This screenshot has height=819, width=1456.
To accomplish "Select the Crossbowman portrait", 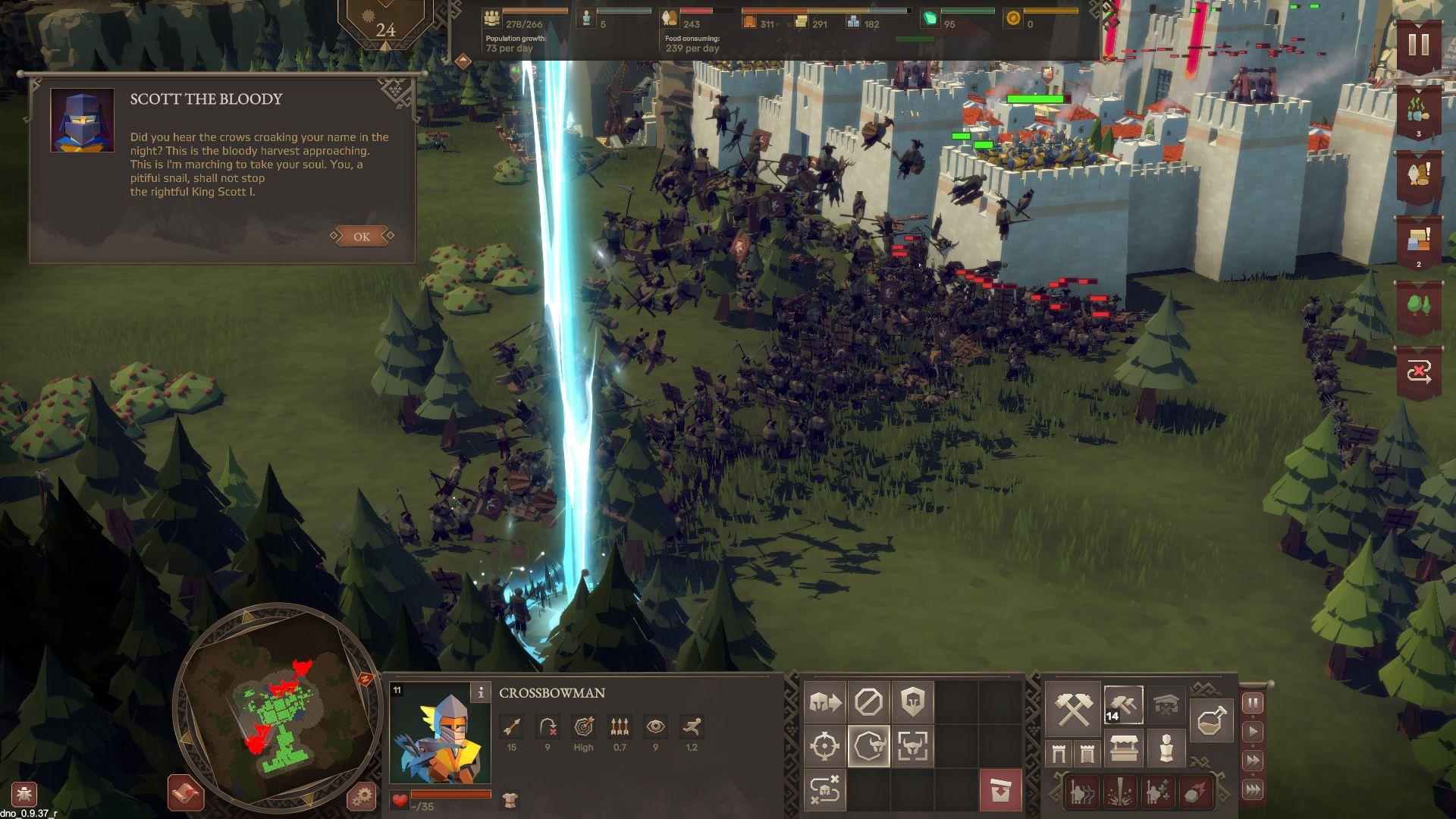I will coord(440,733).
